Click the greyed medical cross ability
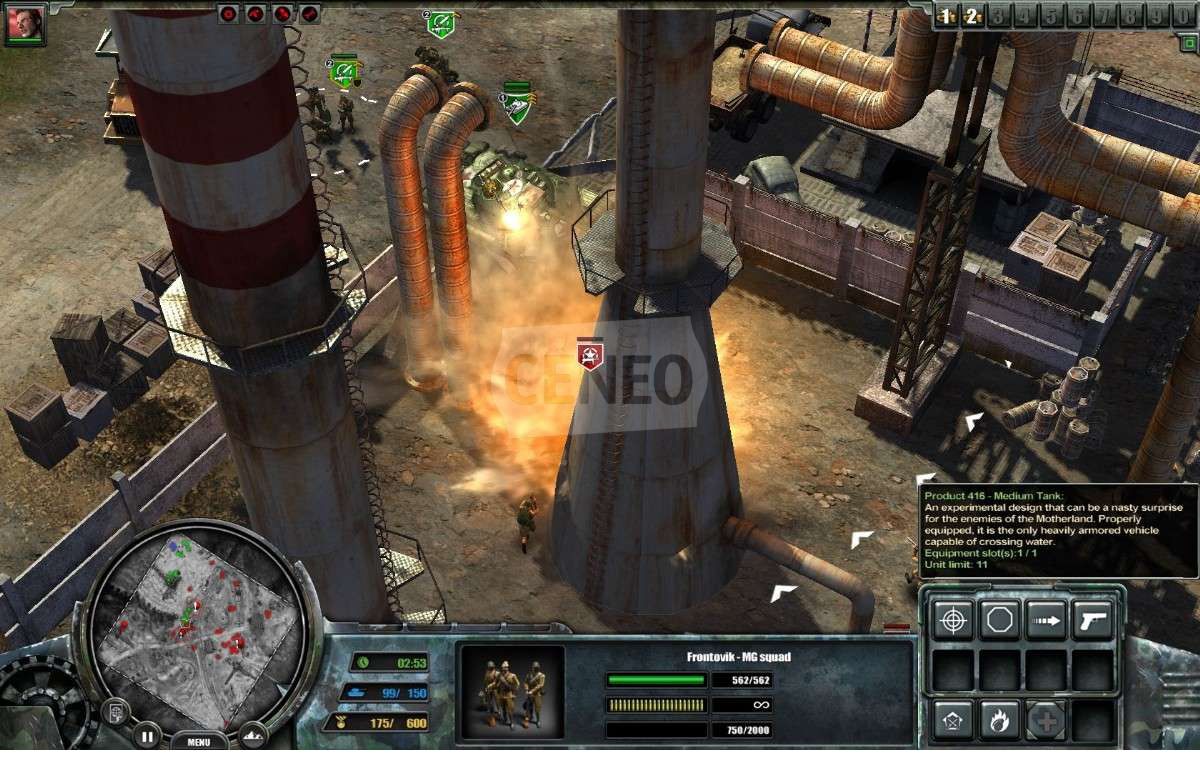 pos(1046,720)
